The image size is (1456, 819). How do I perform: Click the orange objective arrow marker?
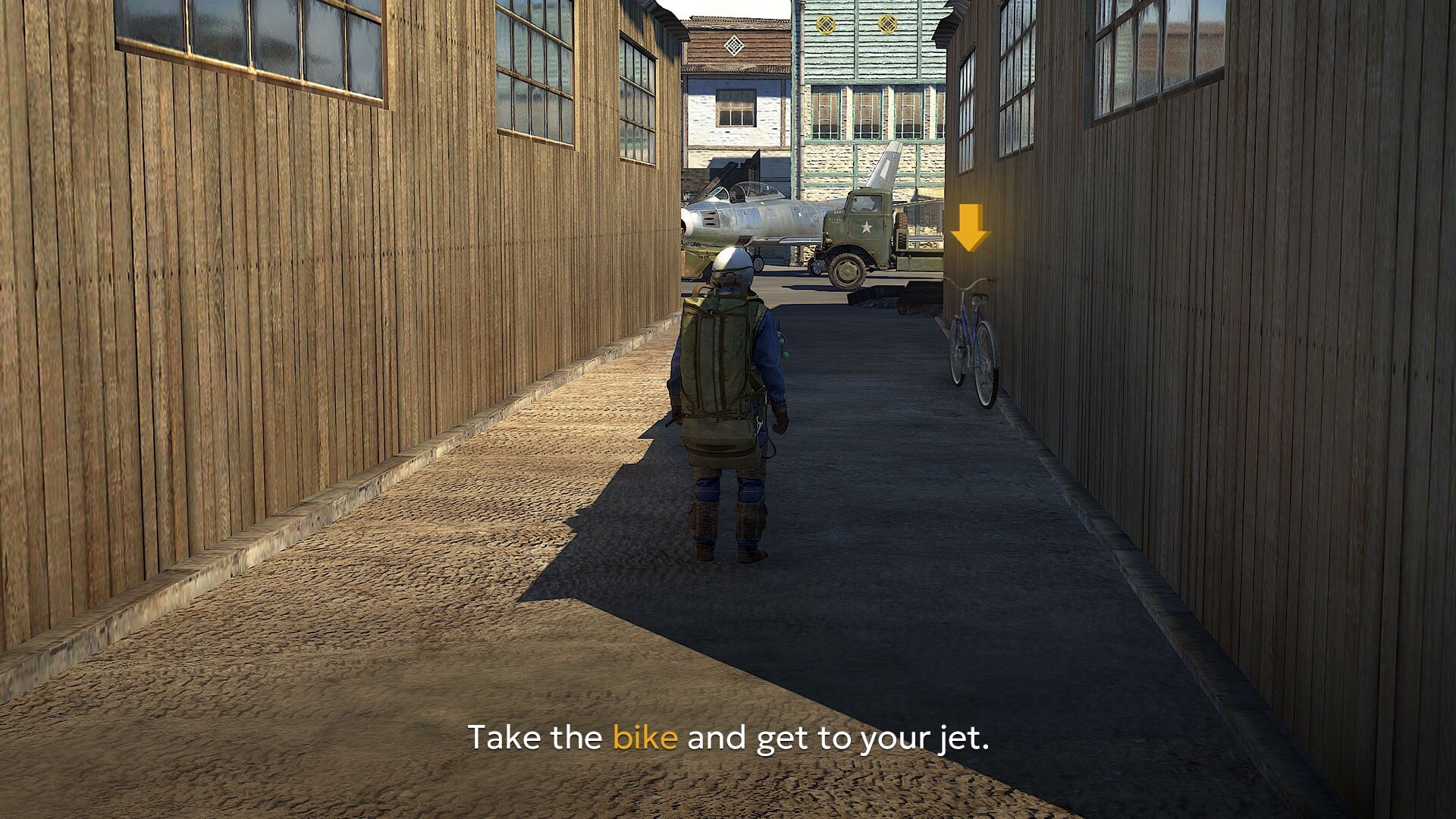click(969, 227)
